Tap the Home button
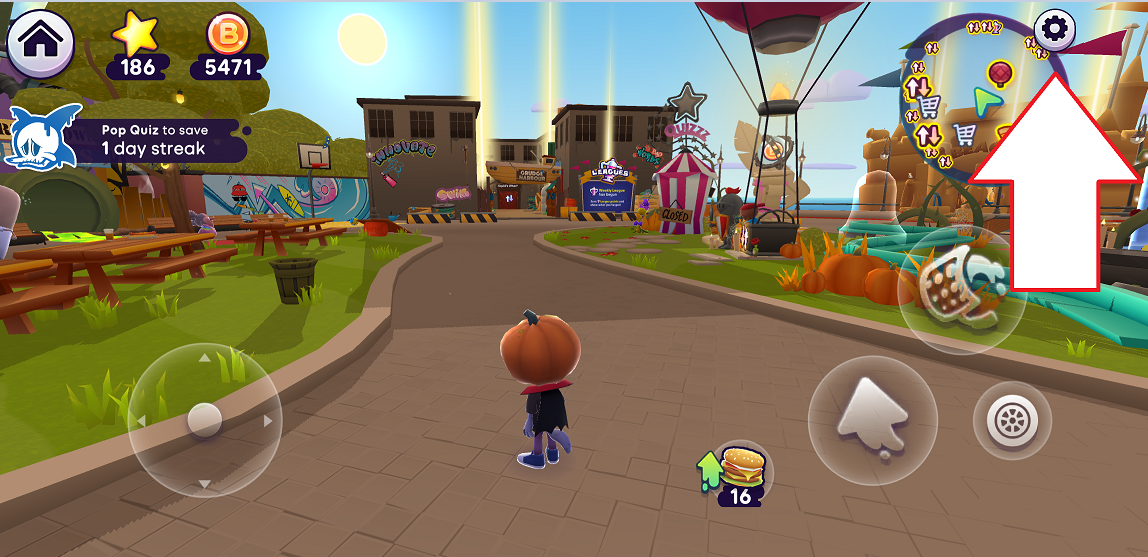This screenshot has width=1148, height=557. (x=40, y=41)
